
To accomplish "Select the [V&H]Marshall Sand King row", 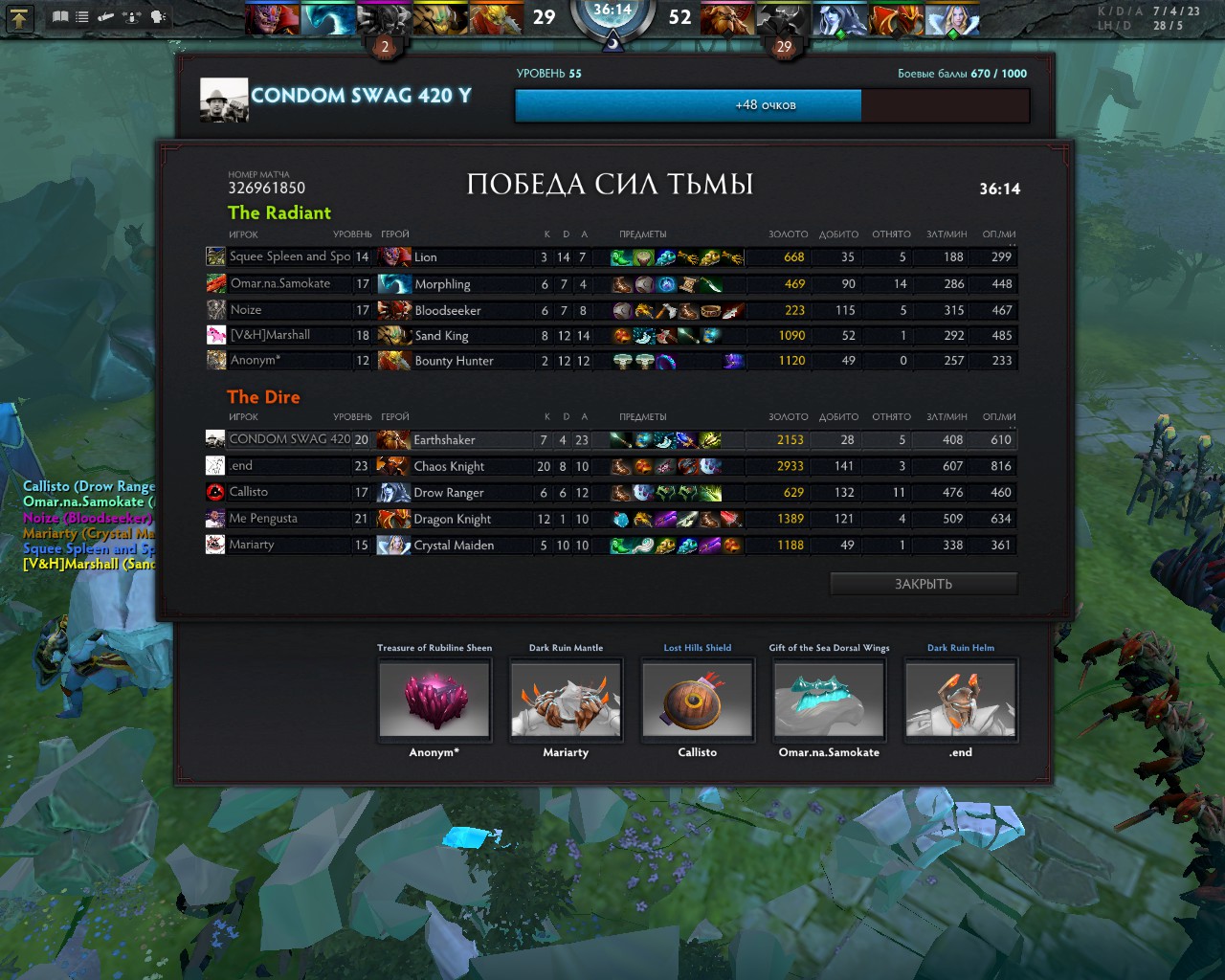I will [x=611, y=336].
